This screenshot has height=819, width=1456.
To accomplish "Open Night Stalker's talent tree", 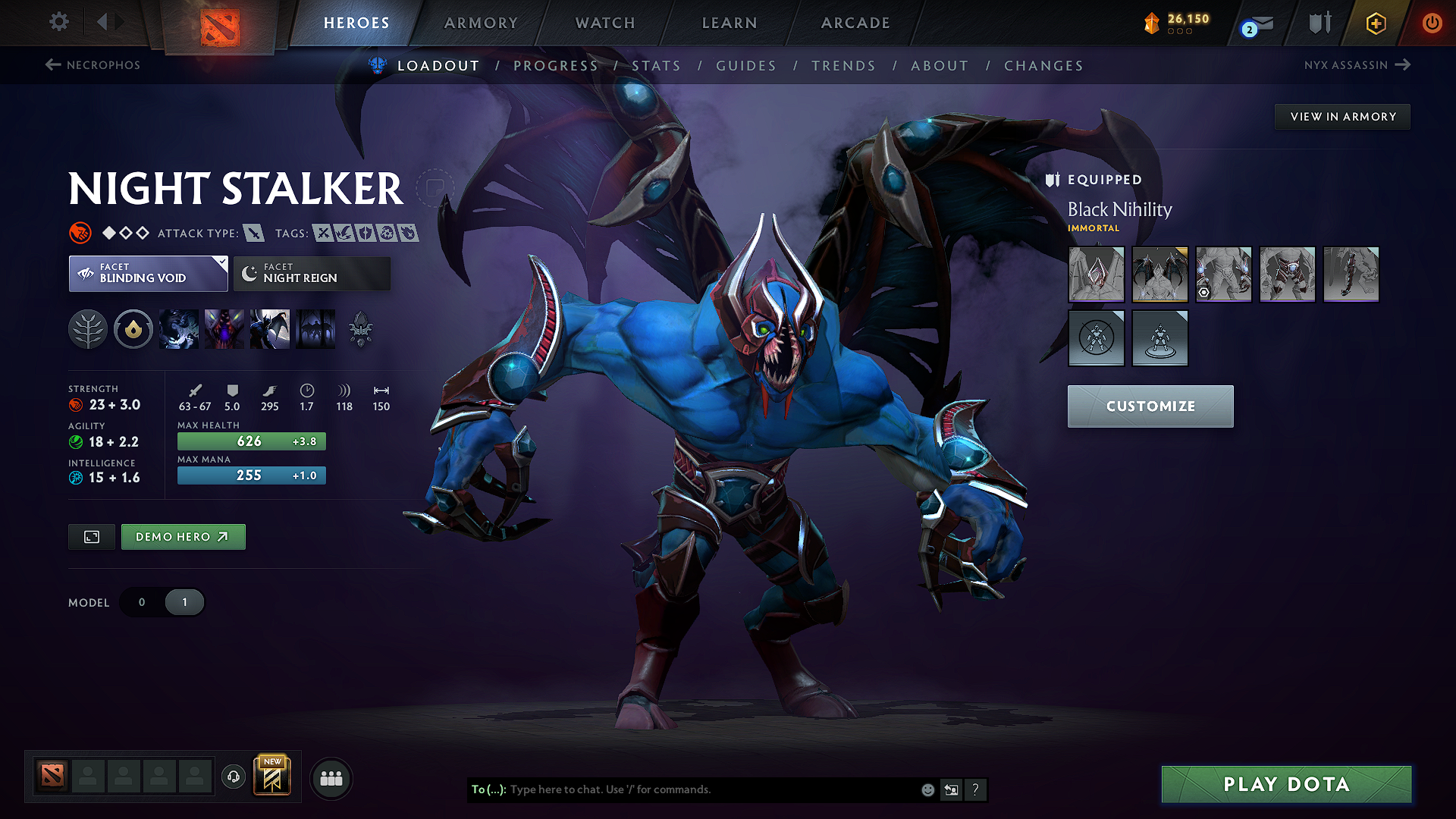I will click(88, 329).
